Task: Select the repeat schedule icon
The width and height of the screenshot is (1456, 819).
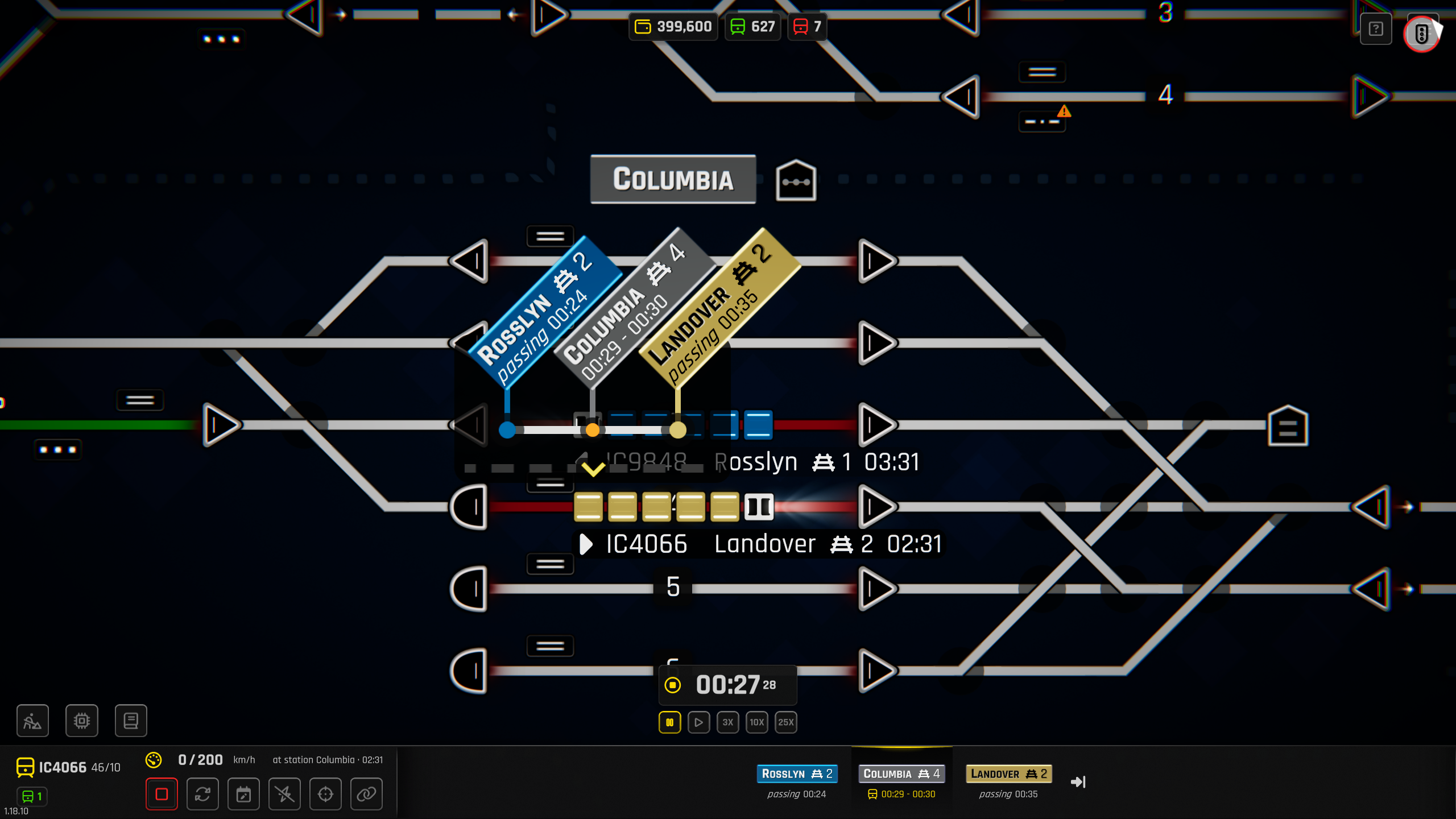Action: (202, 794)
